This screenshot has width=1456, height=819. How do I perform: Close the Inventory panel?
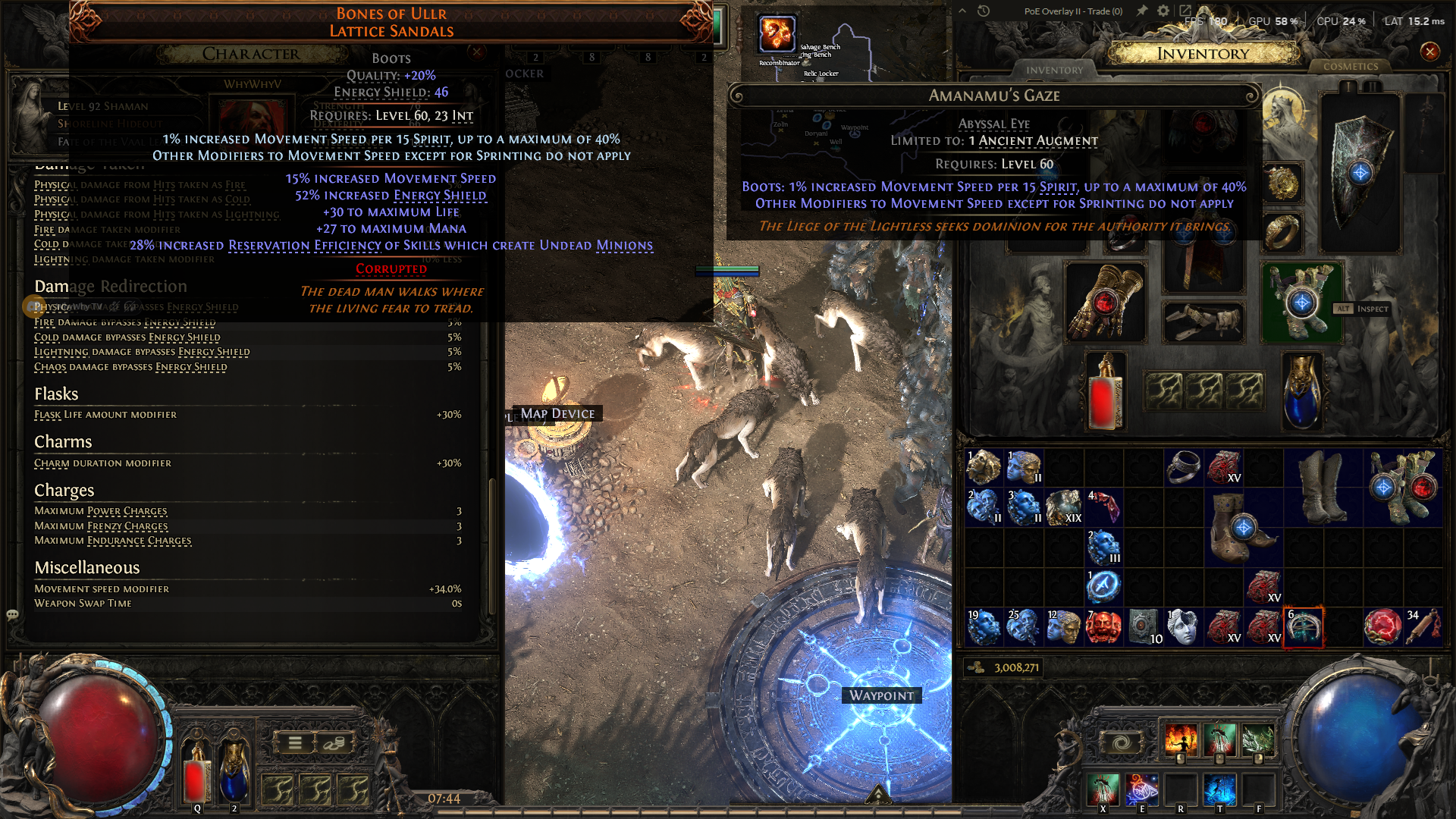tap(1429, 52)
